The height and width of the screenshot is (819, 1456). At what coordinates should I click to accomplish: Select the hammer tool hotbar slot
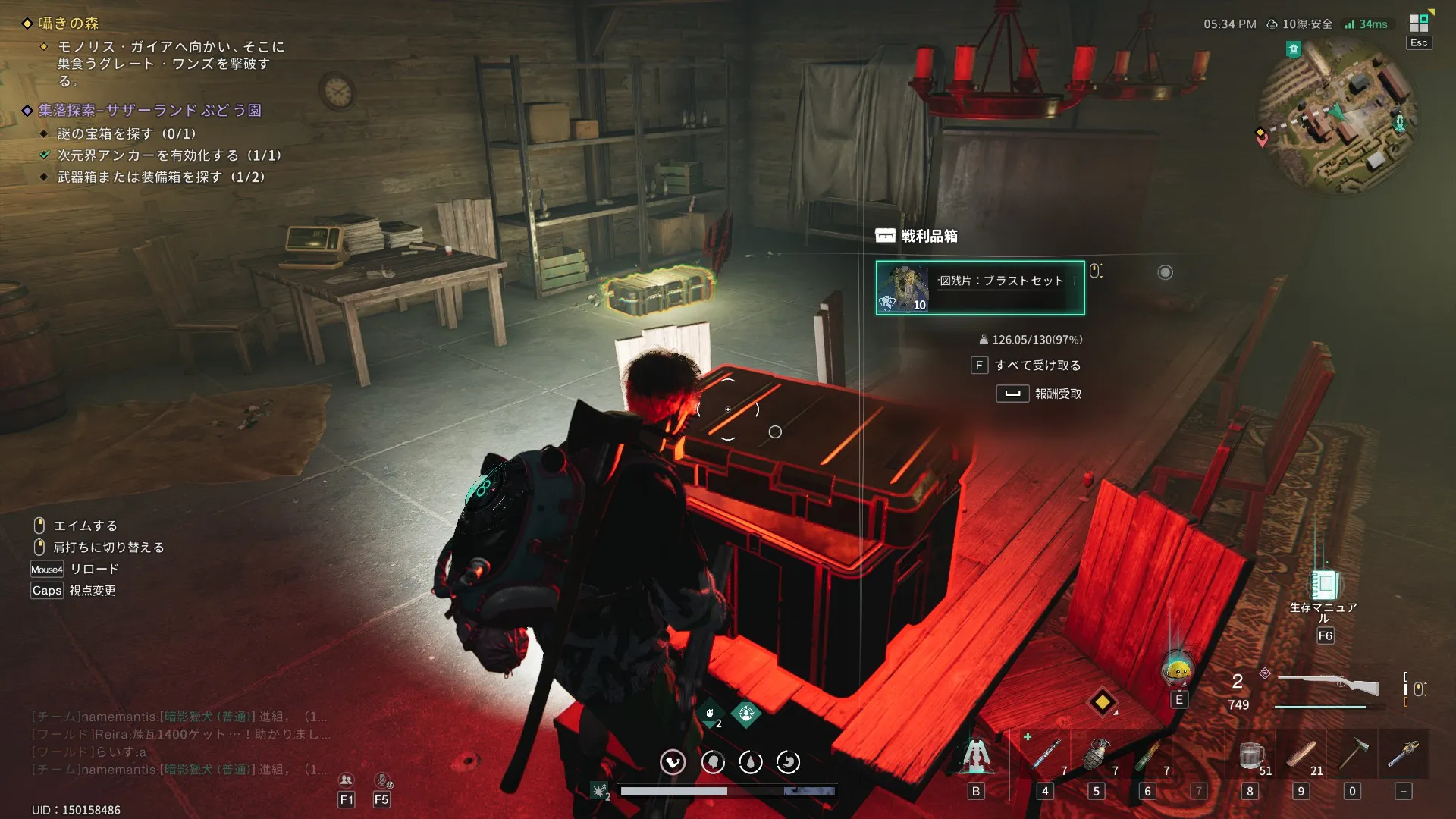(x=1351, y=755)
